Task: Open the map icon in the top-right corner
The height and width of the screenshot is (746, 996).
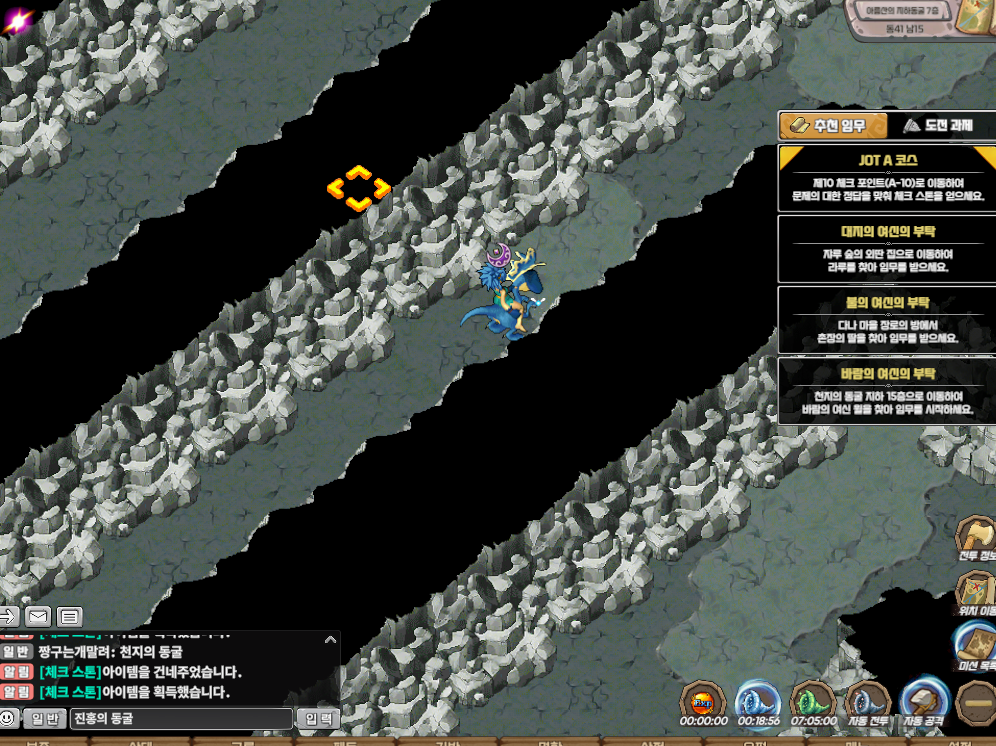Action: [x=973, y=20]
